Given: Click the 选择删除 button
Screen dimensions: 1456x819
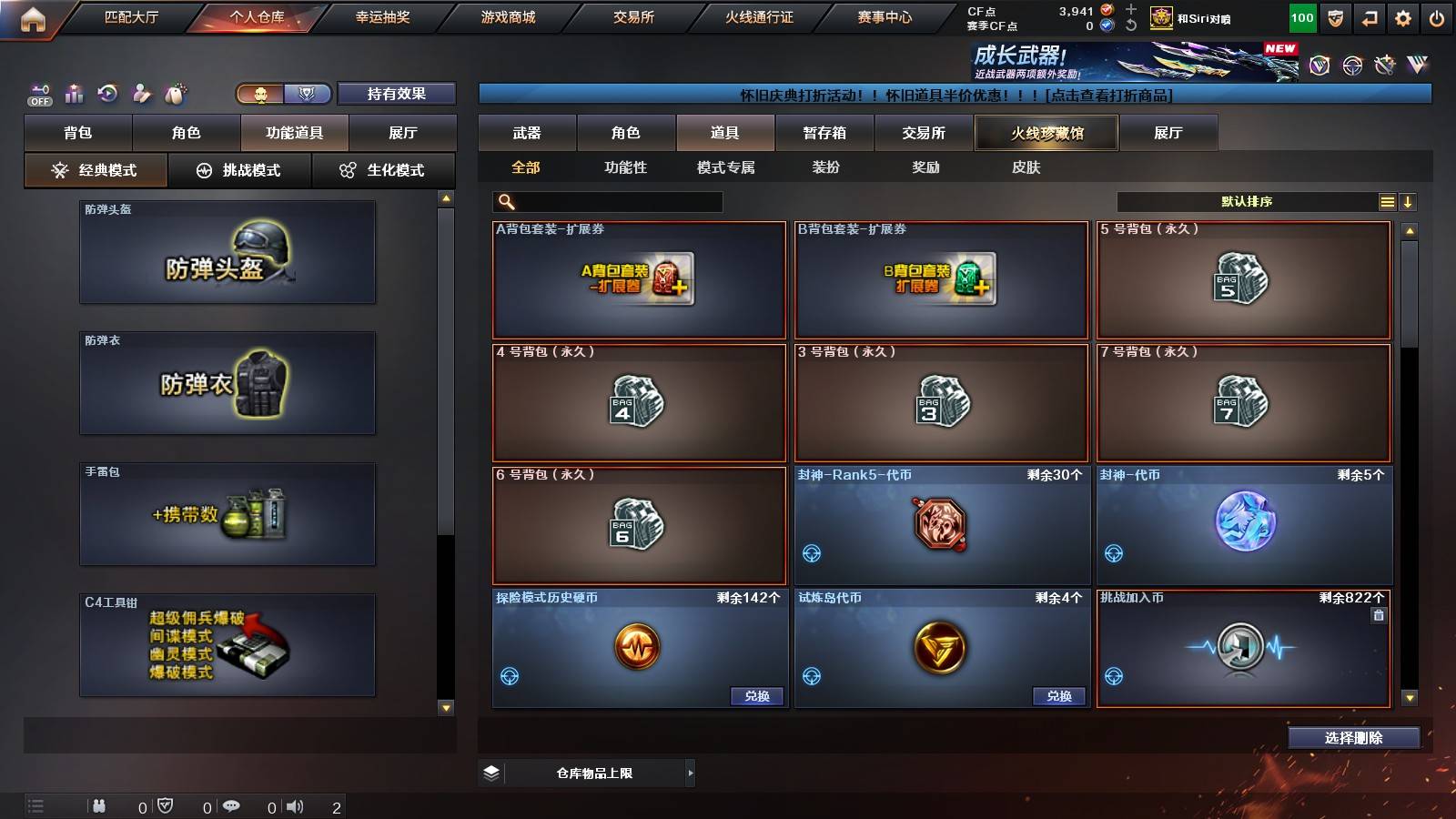Looking at the screenshot, I should [1354, 738].
